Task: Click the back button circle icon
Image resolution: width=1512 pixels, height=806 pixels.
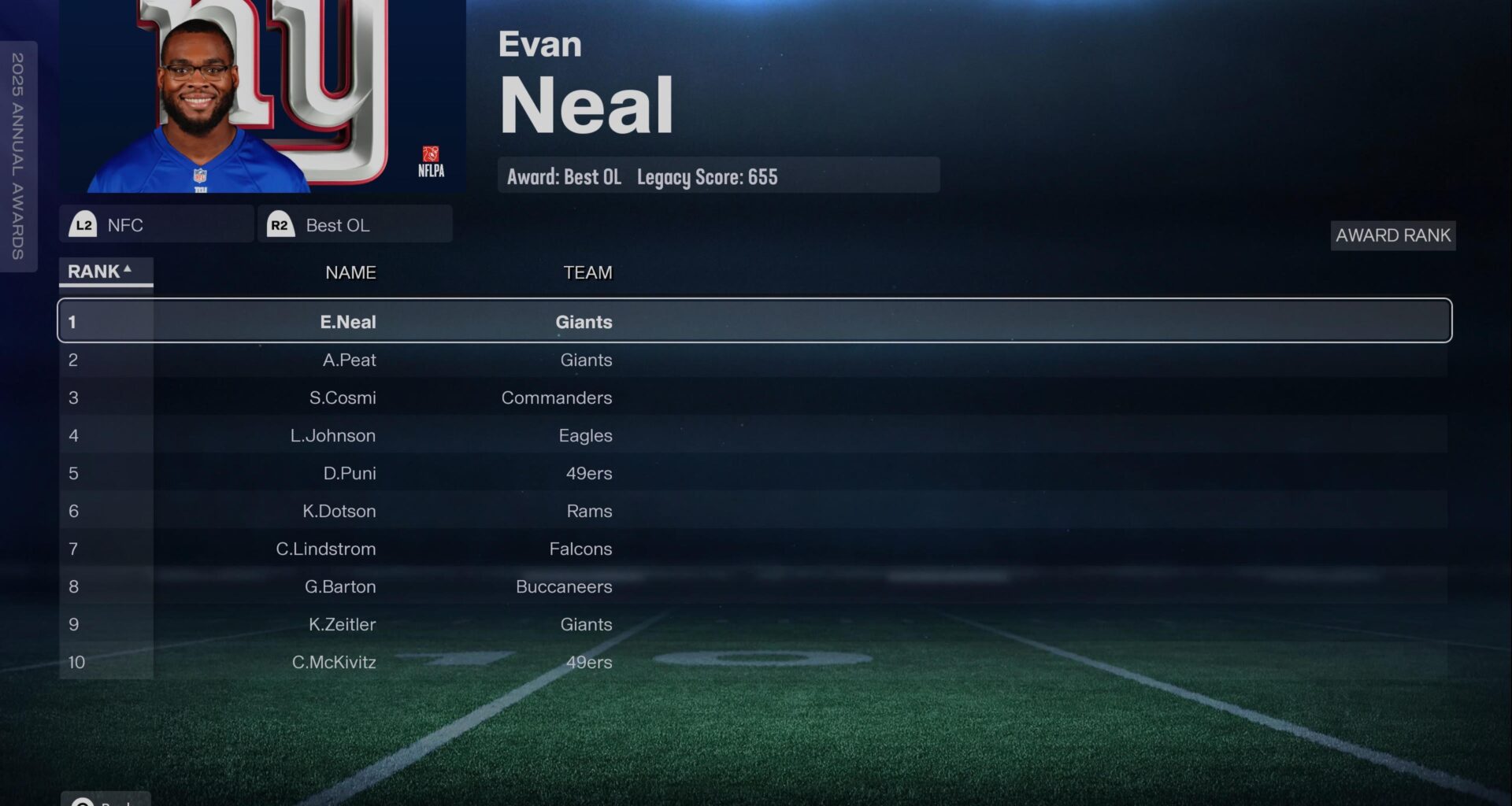Action: pyautogui.click(x=83, y=802)
